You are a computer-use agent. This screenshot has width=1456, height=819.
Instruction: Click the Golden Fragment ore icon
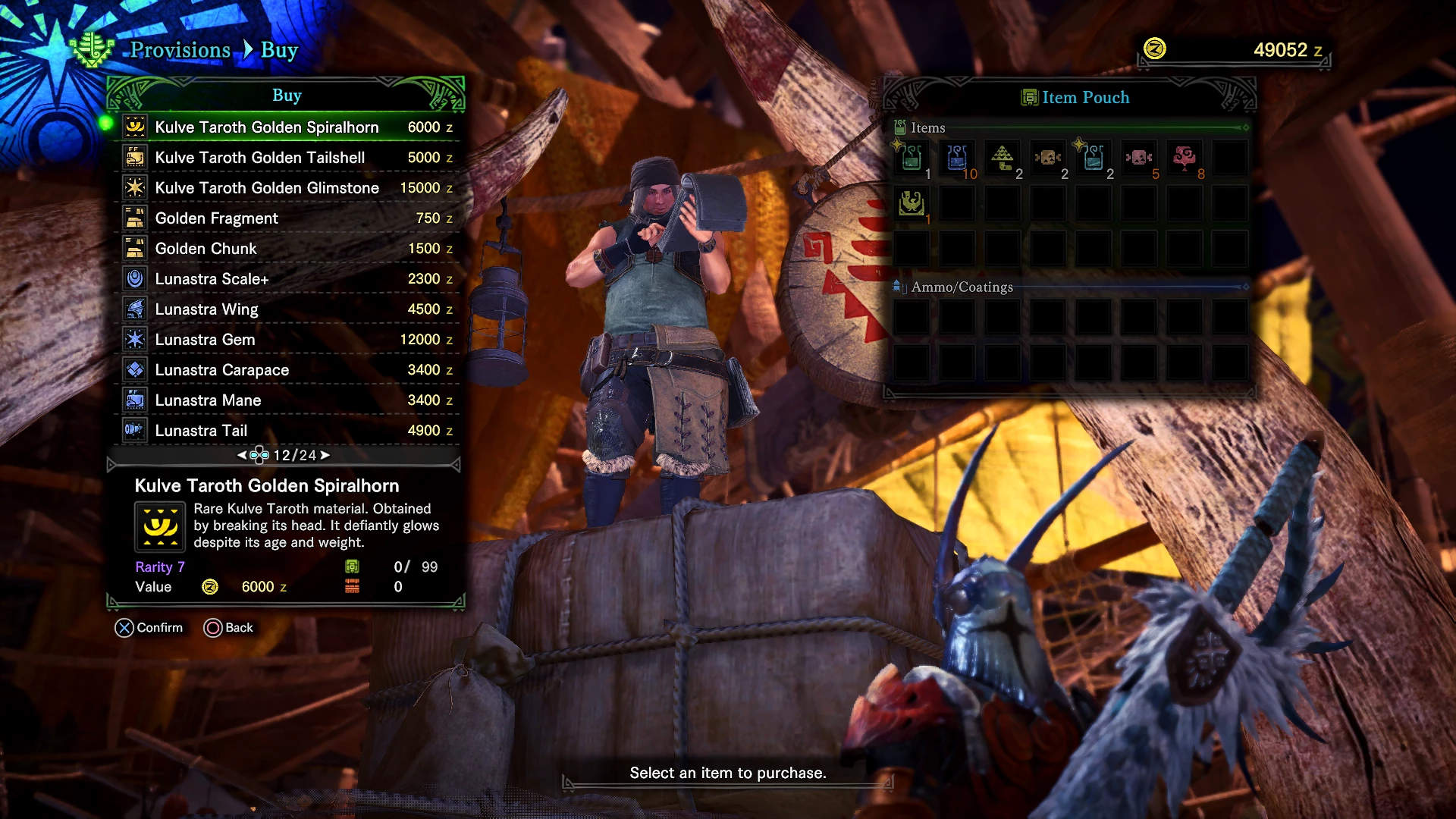(134, 218)
